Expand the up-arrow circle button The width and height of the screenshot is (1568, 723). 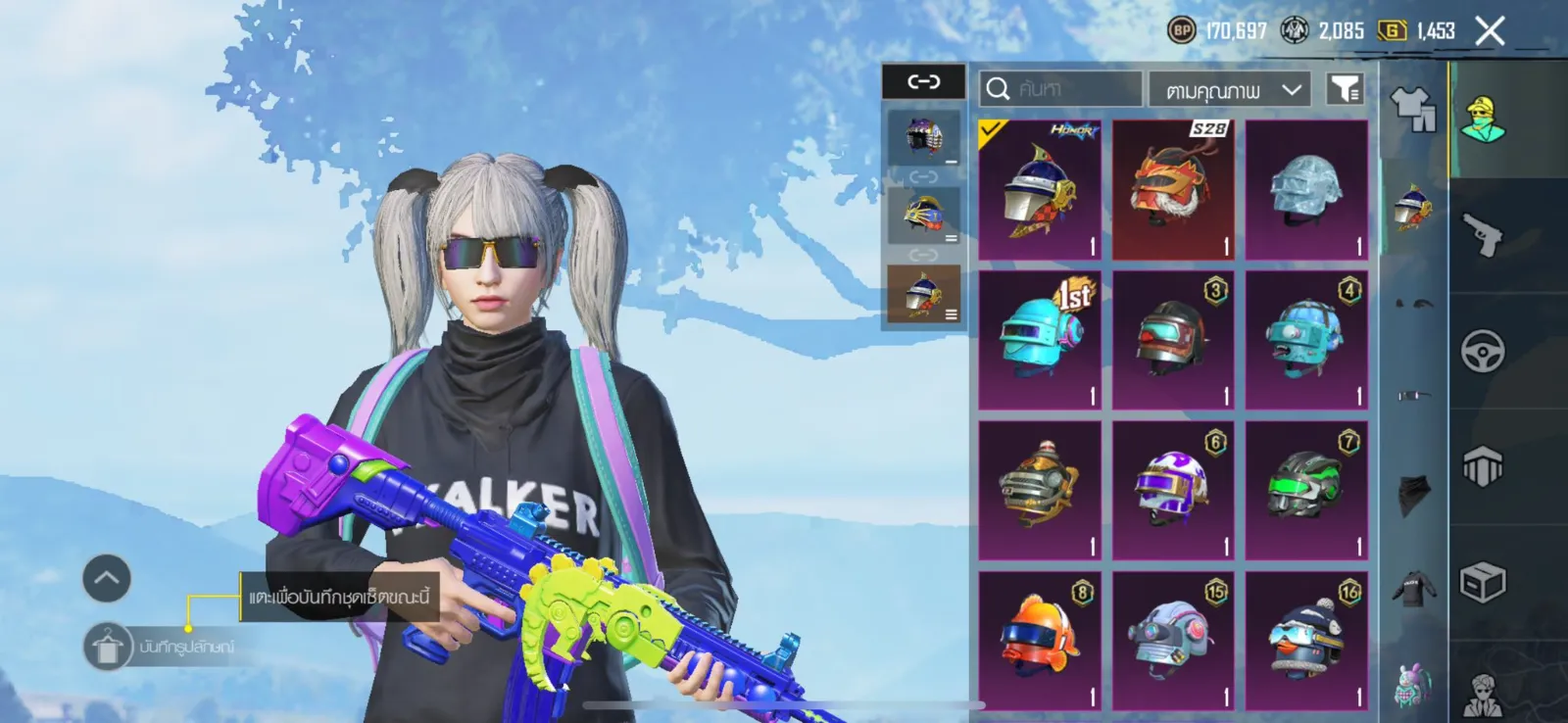tap(107, 578)
